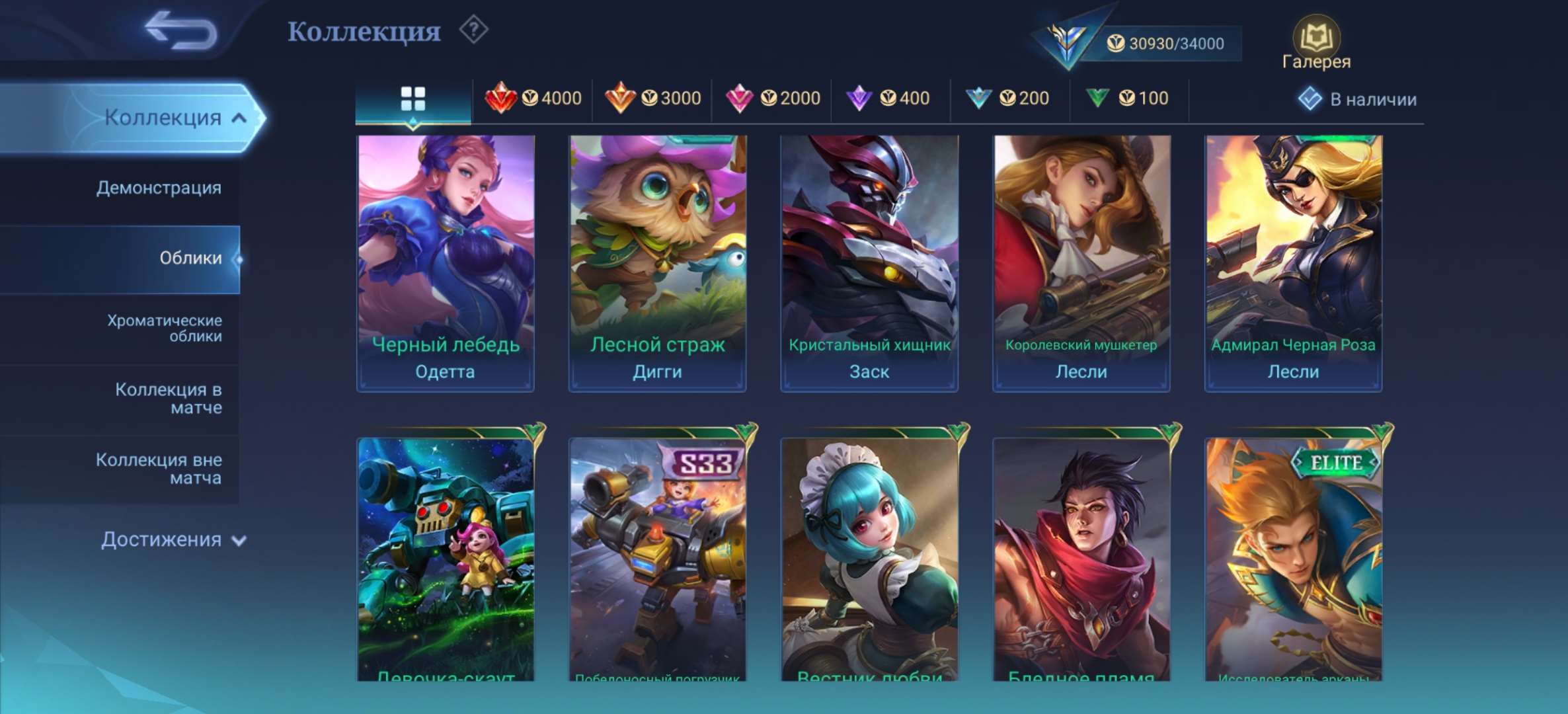
Task: Click the blue emblem near the token counter
Action: point(1064,40)
